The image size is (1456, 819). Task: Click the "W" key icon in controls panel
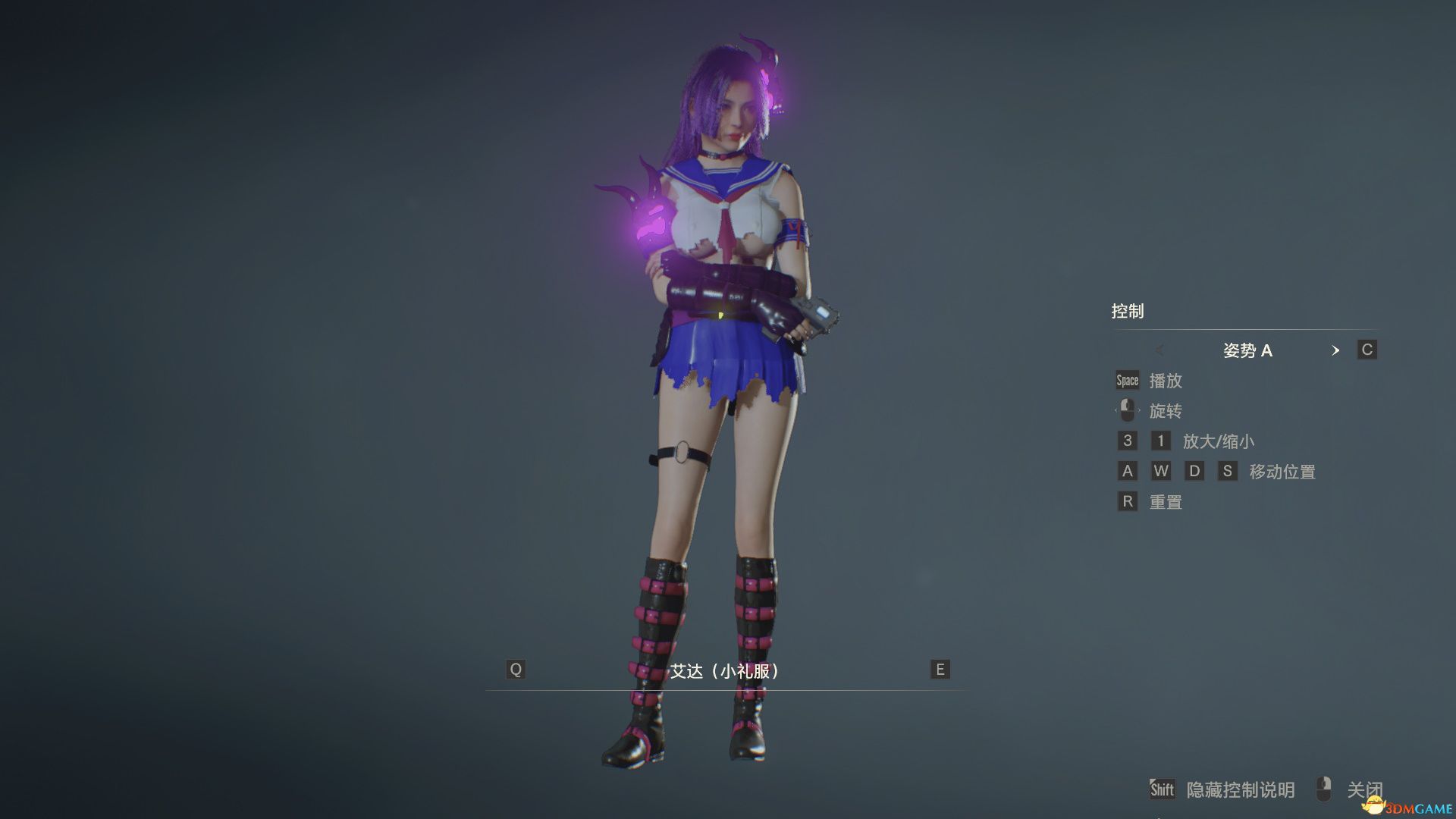pos(1162,471)
